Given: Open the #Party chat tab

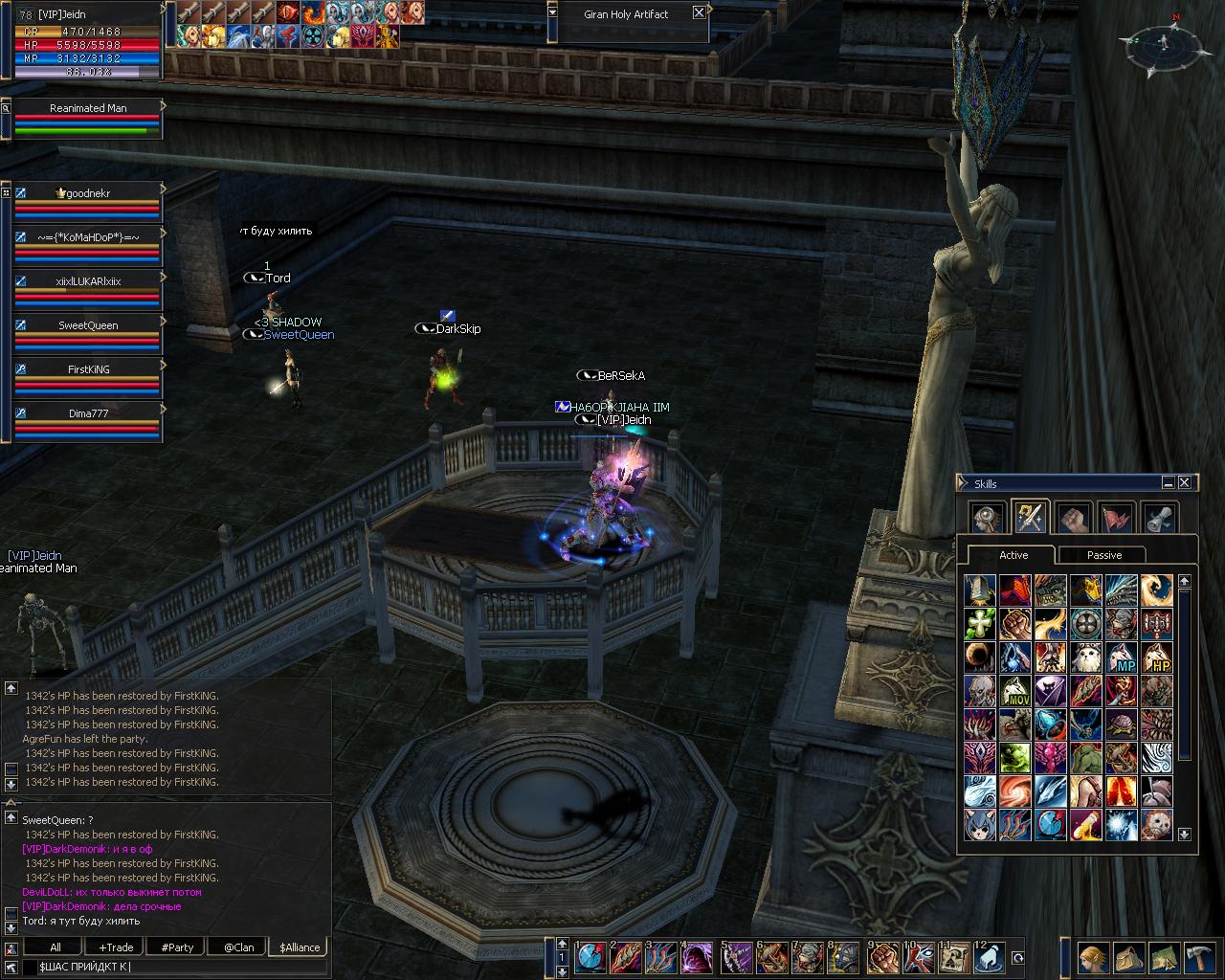Looking at the screenshot, I should [x=177, y=947].
